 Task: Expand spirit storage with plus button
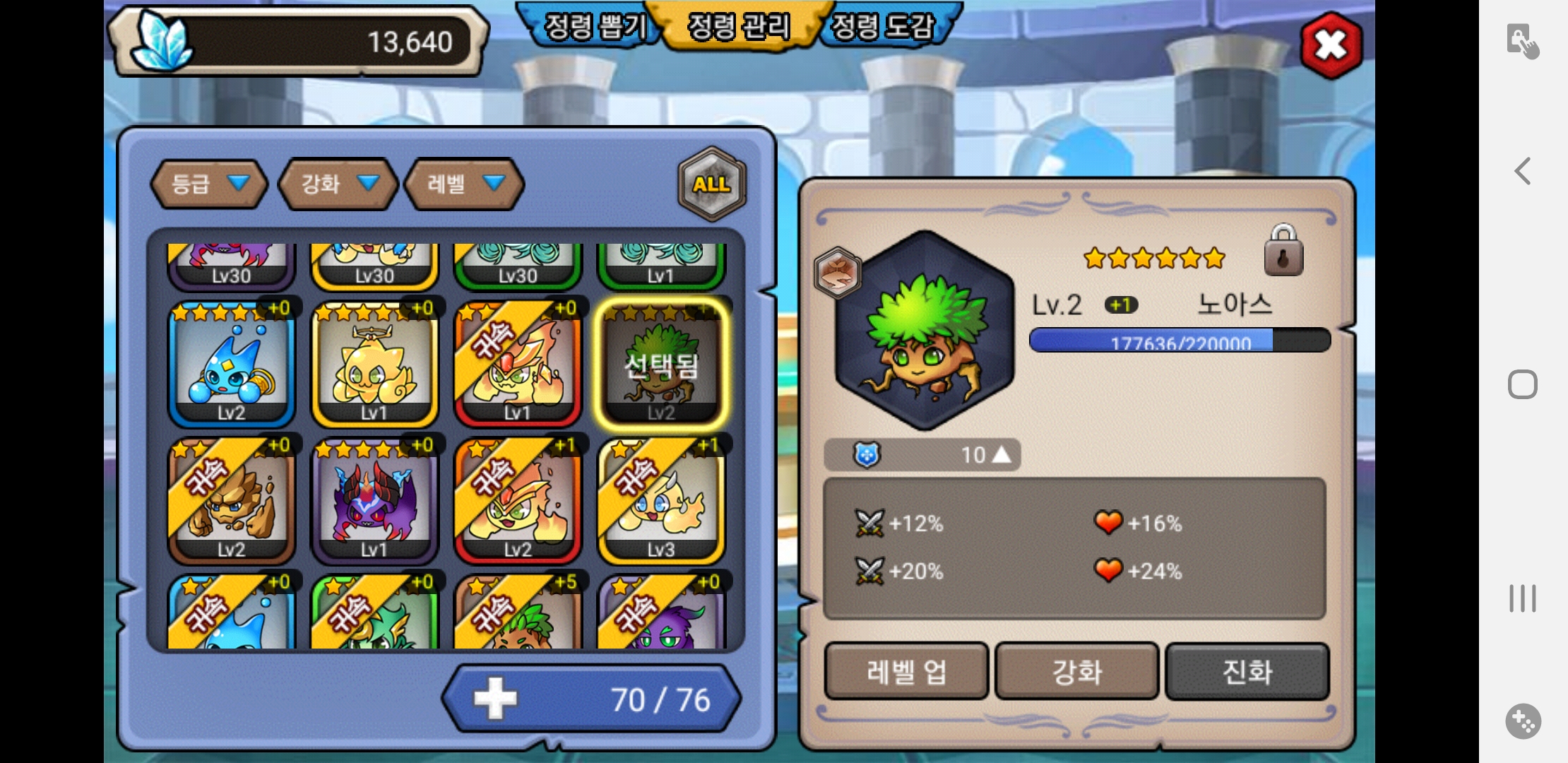495,699
